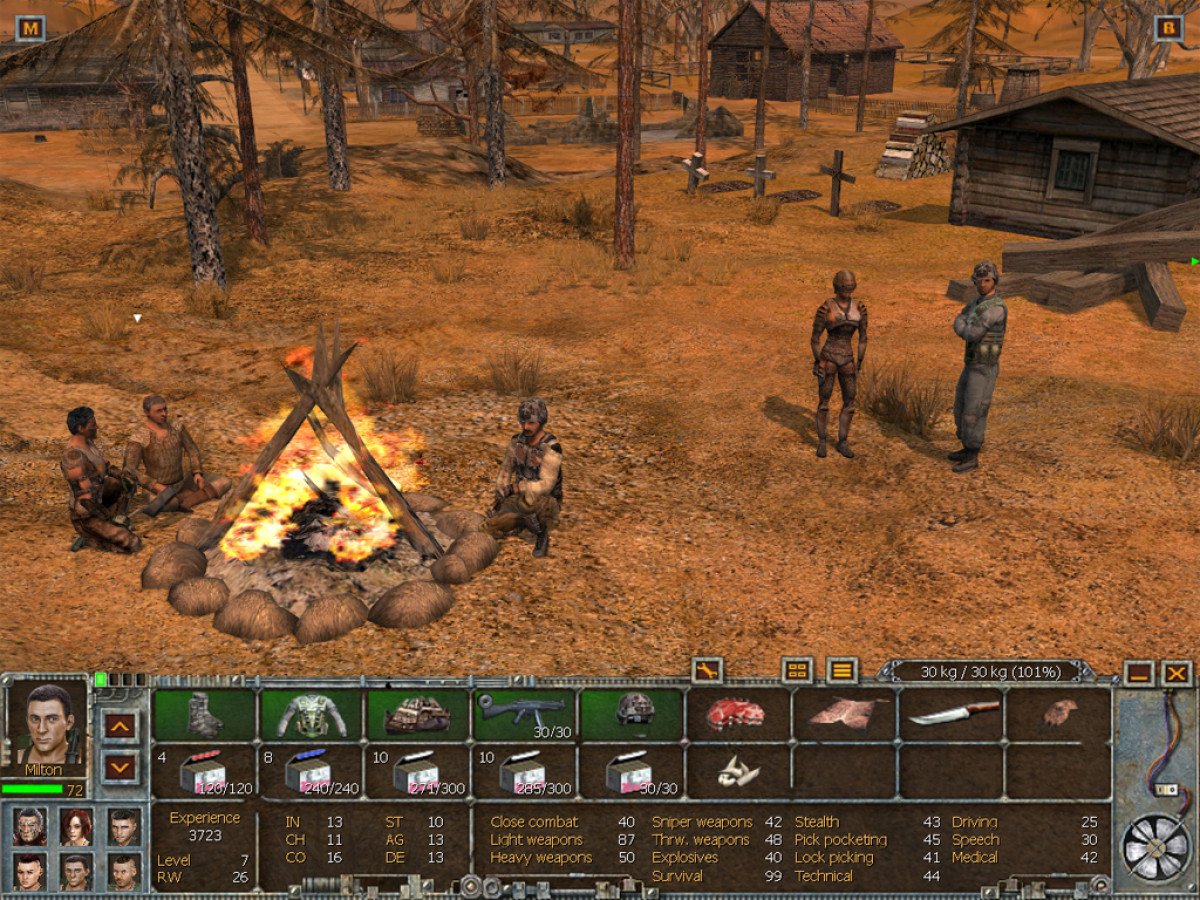Select the red-tipped ammo box 120/120
This screenshot has width=1200, height=900.
204,772
